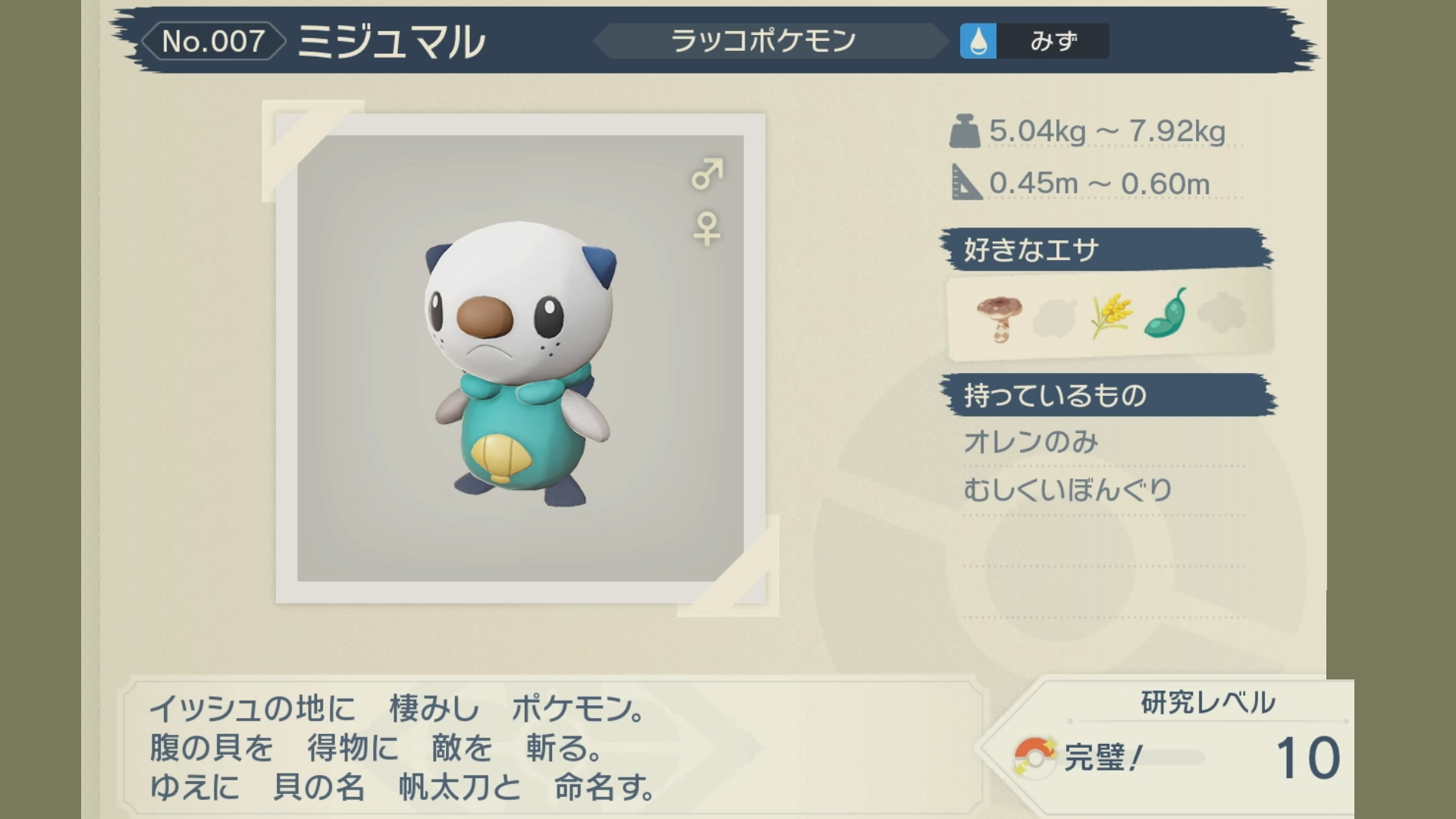
Task: Select the female gender symbol
Action: tap(707, 228)
